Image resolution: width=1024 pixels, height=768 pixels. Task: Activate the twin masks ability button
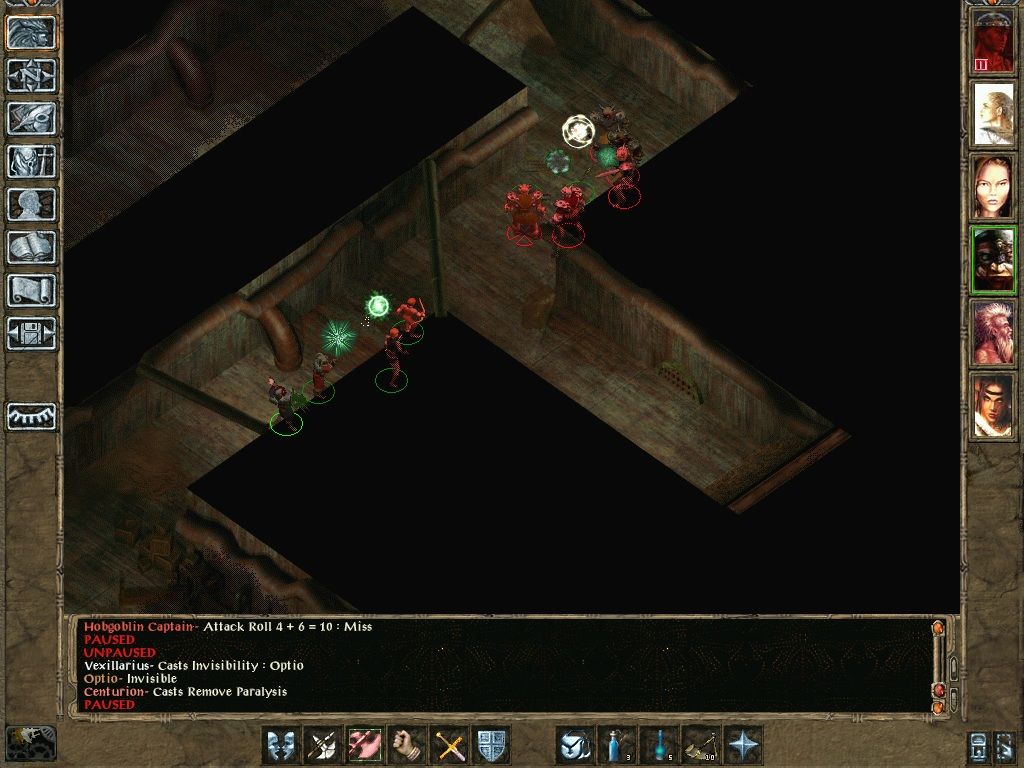(x=280, y=745)
